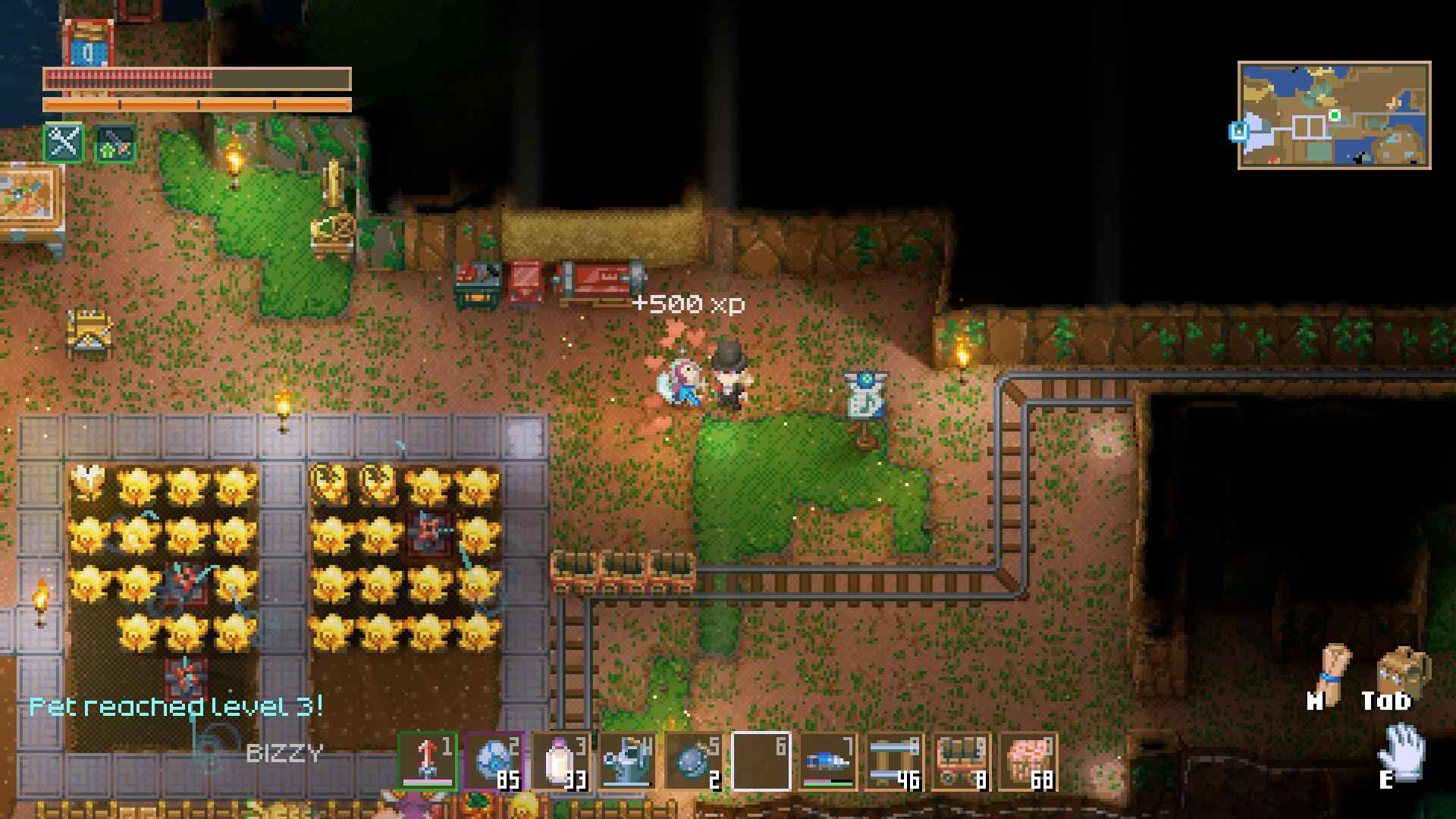Inspect the green arrow mining buff icon
Image resolution: width=1456 pixels, height=819 pixels.
tap(115, 143)
